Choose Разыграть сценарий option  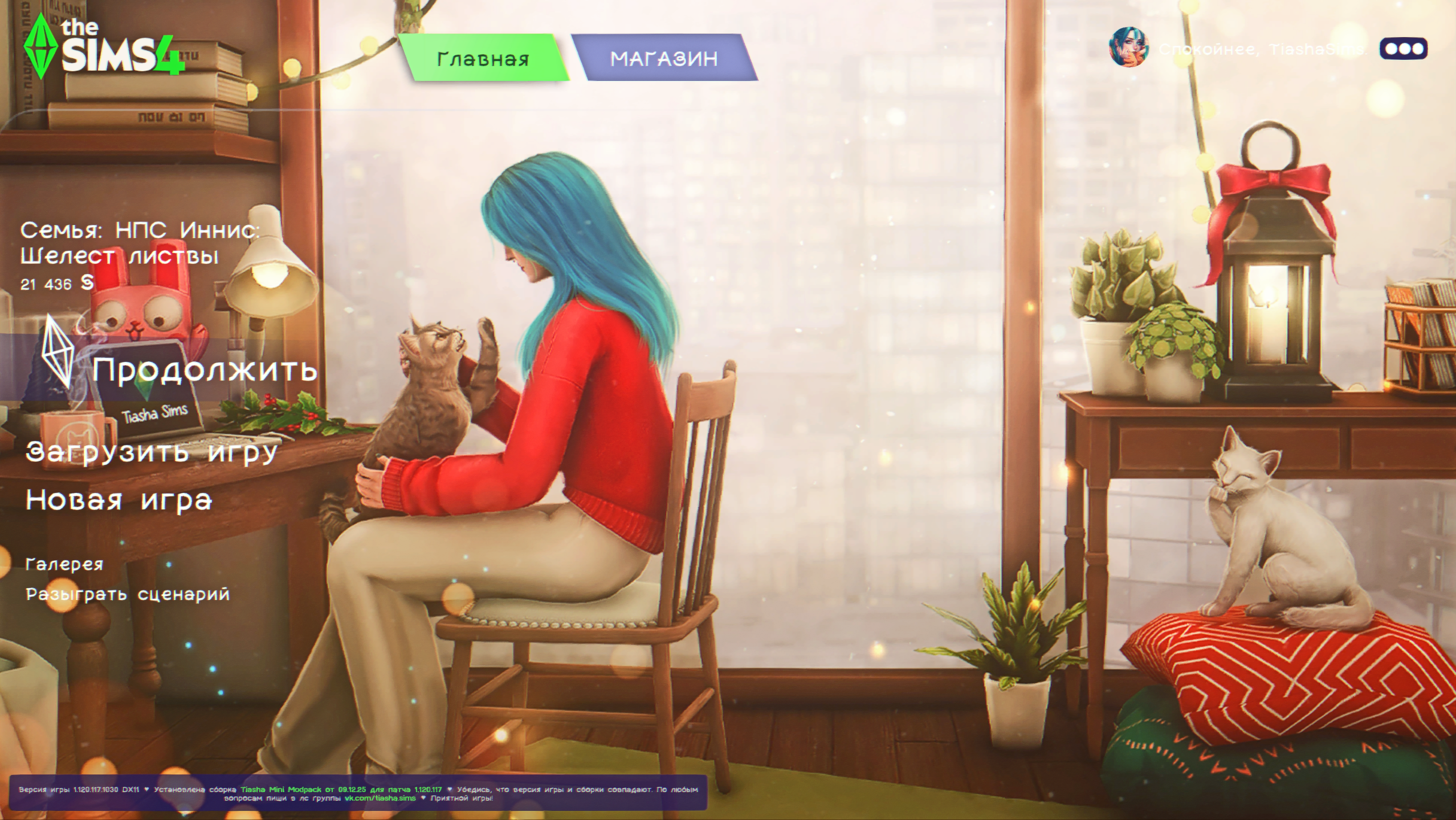click(x=128, y=594)
